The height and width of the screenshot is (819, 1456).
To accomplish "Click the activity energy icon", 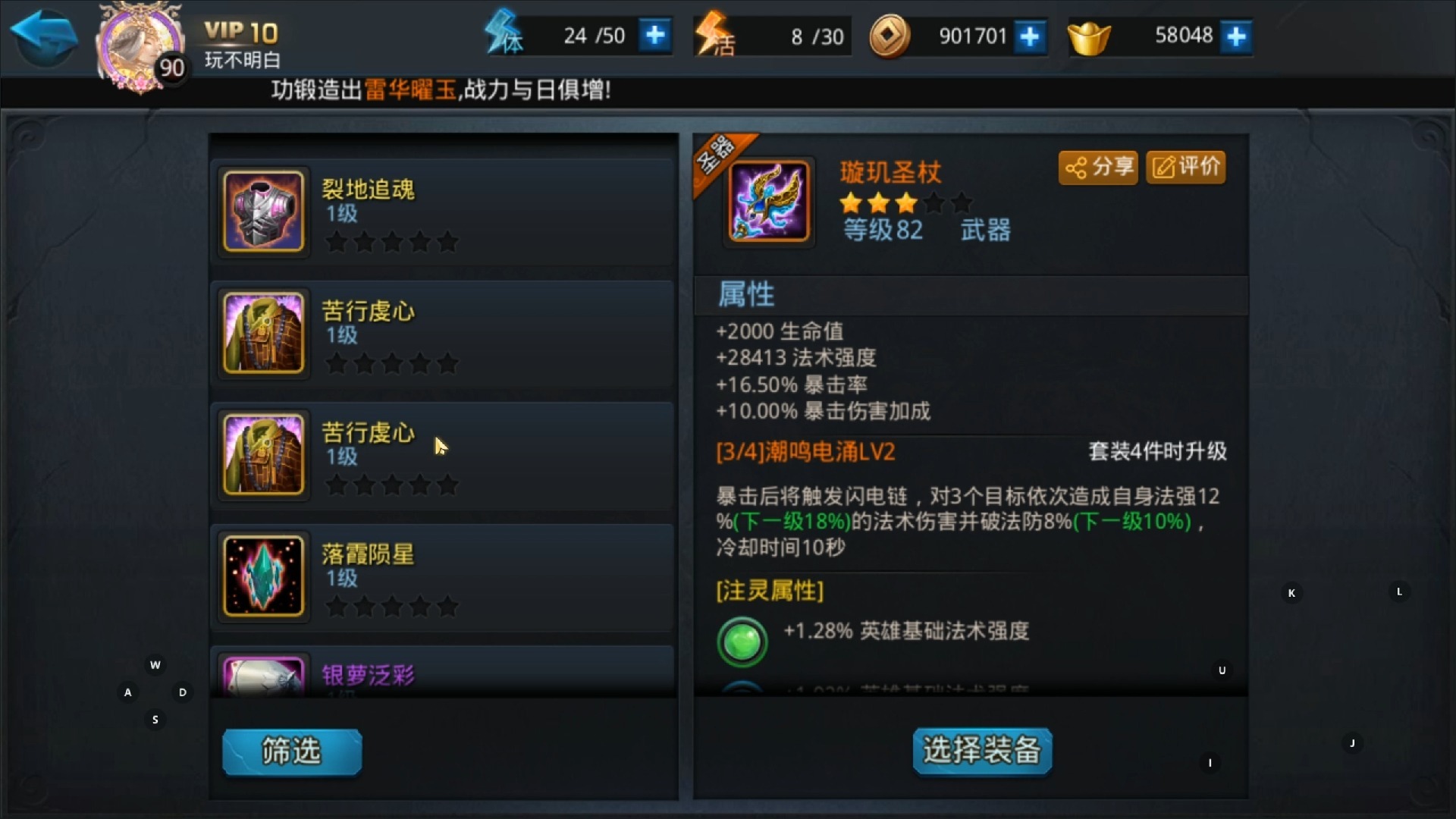I will click(713, 34).
